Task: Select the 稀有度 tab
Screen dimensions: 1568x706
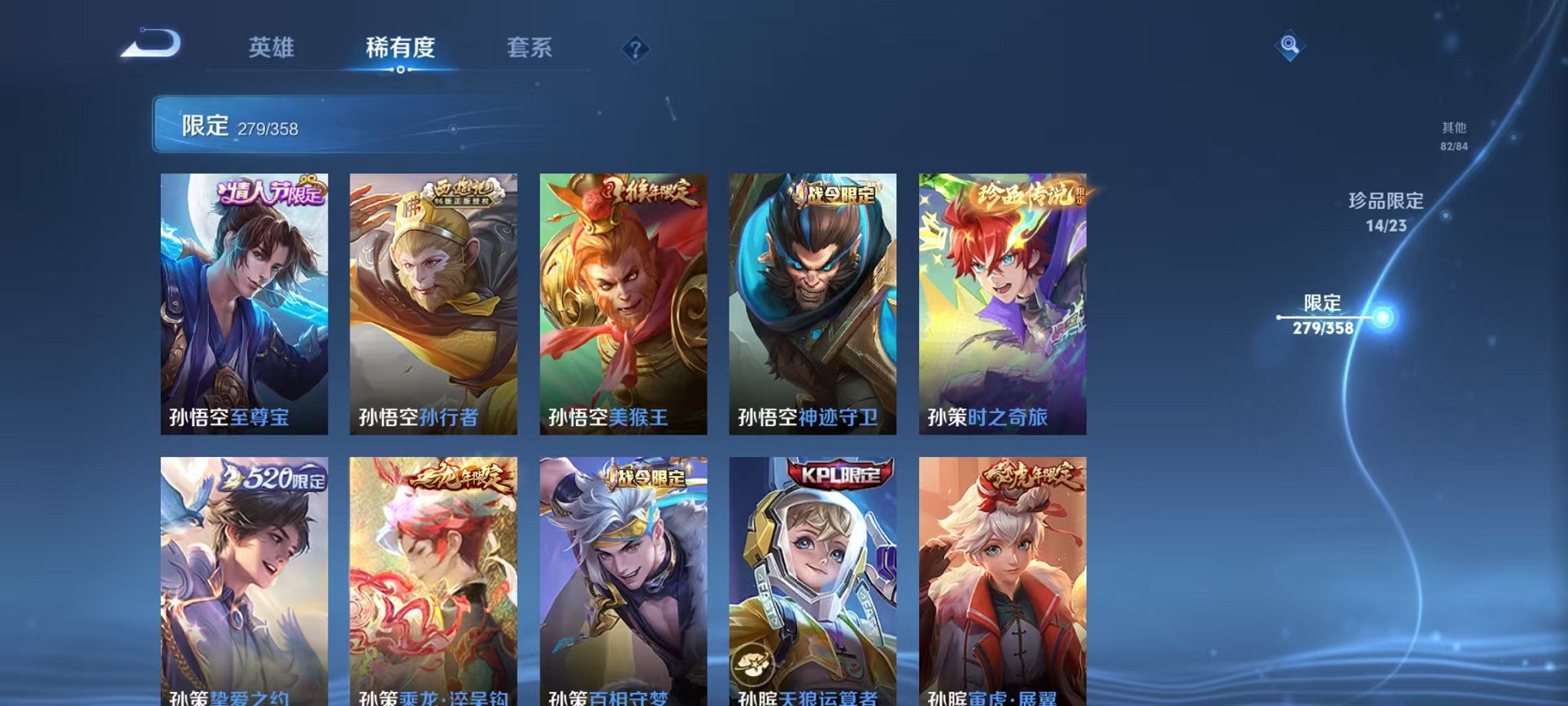Action: [400, 48]
